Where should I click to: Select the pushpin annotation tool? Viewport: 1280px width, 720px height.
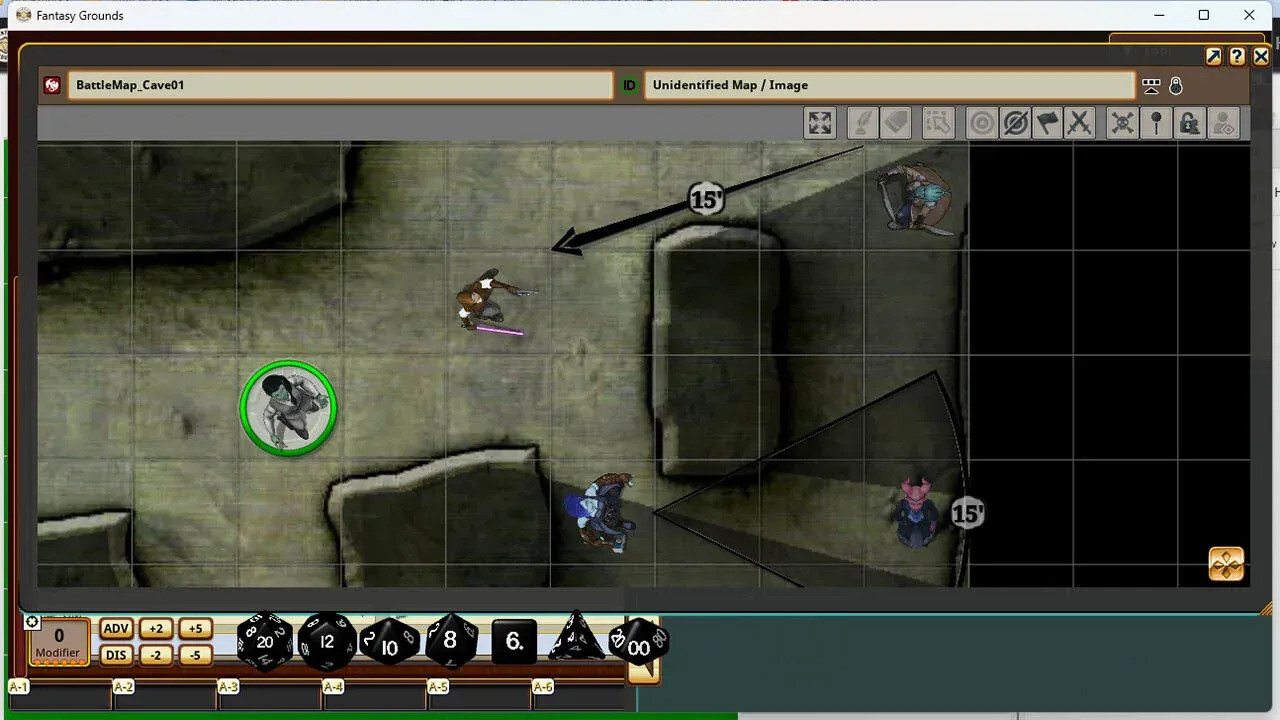[x=1156, y=122]
